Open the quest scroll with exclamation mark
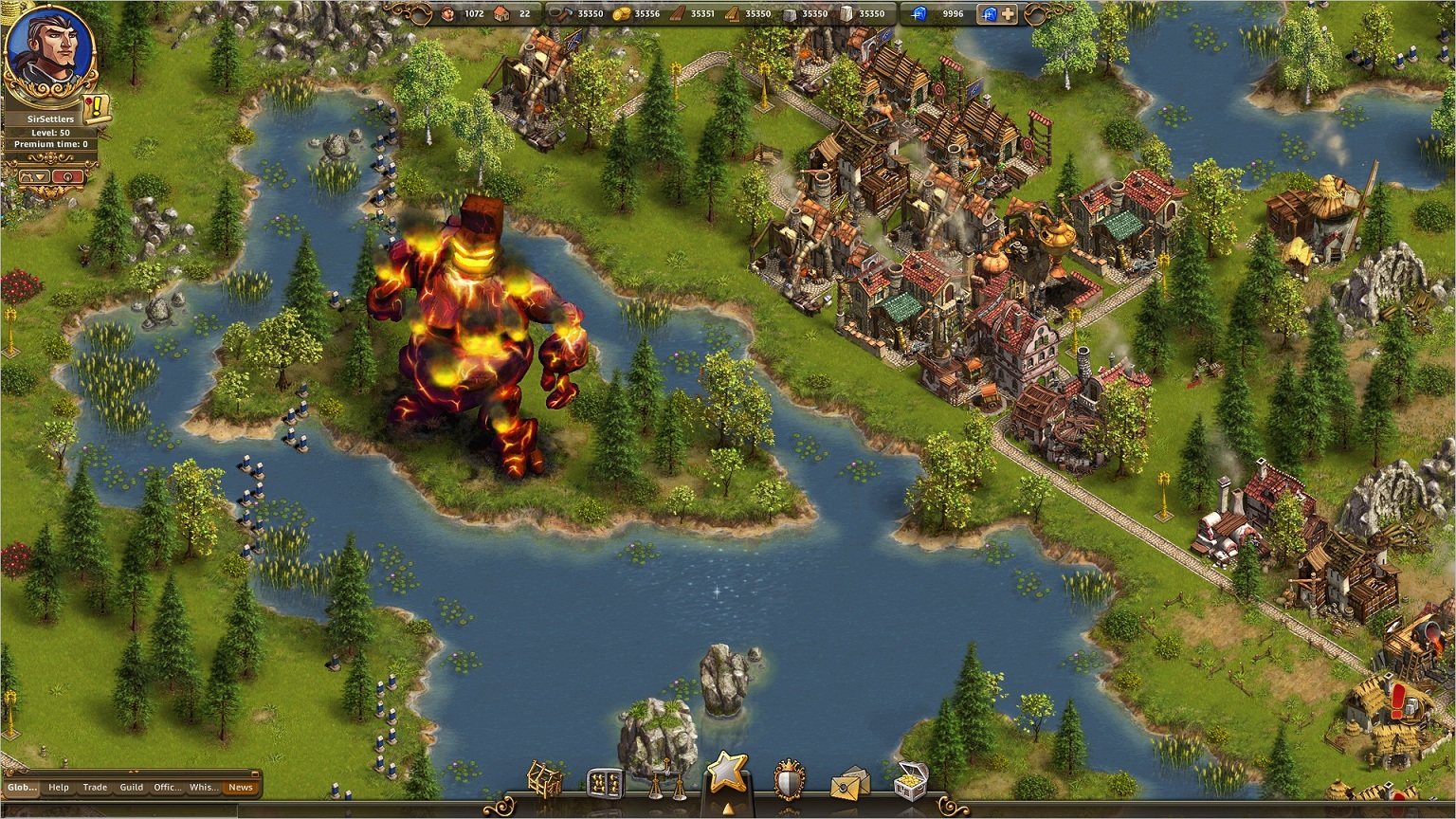This screenshot has width=1456, height=819. 97,109
